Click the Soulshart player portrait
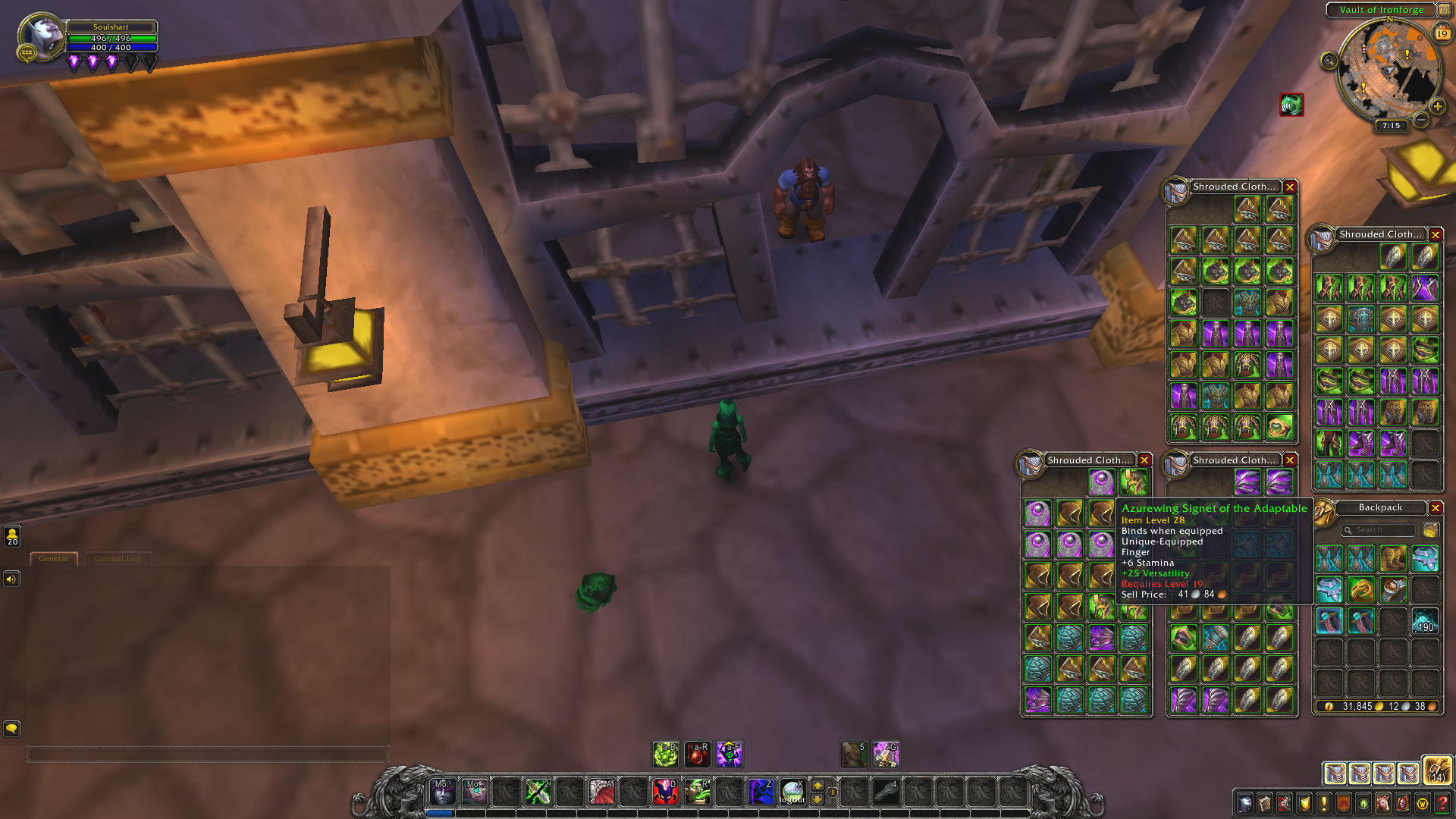1456x819 pixels. [x=41, y=36]
